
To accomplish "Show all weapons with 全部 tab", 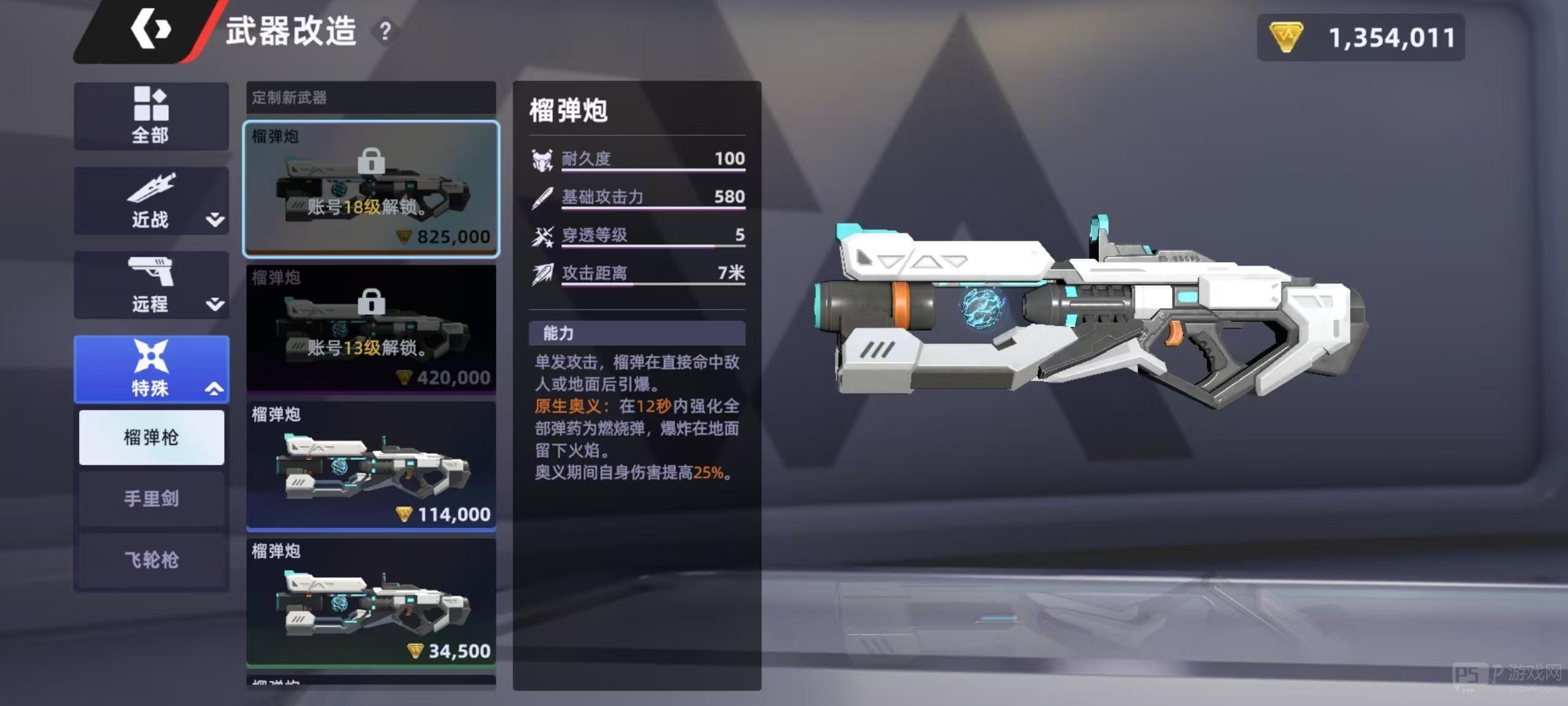I will pos(151,116).
